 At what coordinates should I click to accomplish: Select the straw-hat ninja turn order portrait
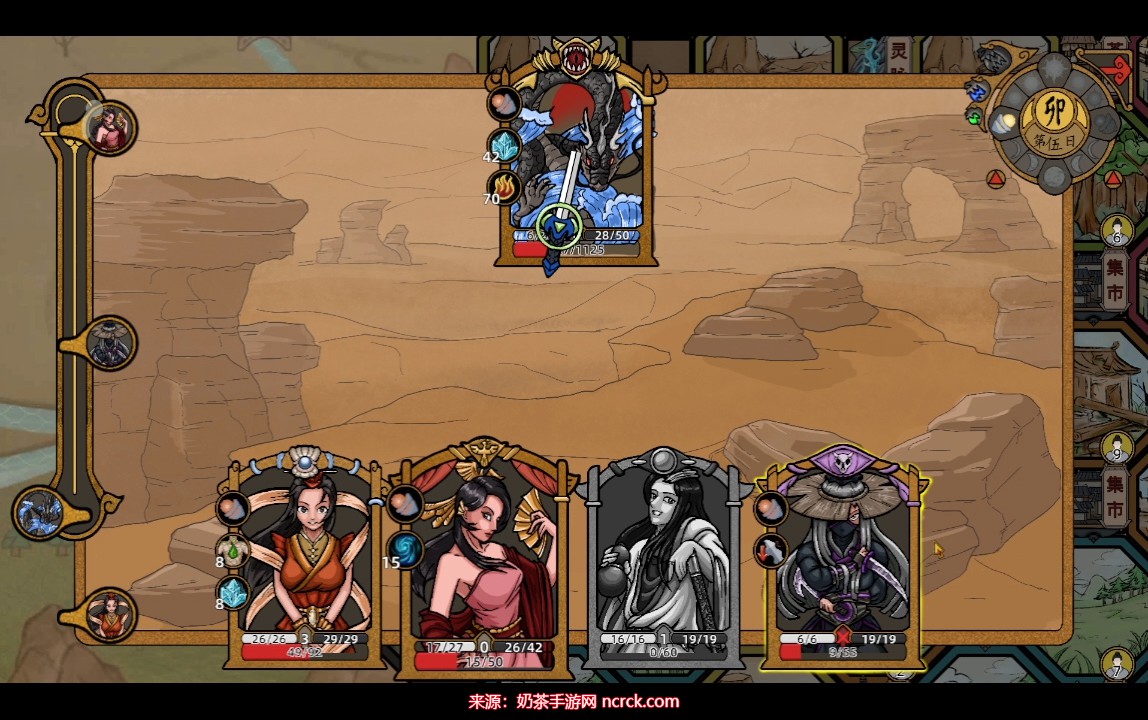pyautogui.click(x=109, y=345)
